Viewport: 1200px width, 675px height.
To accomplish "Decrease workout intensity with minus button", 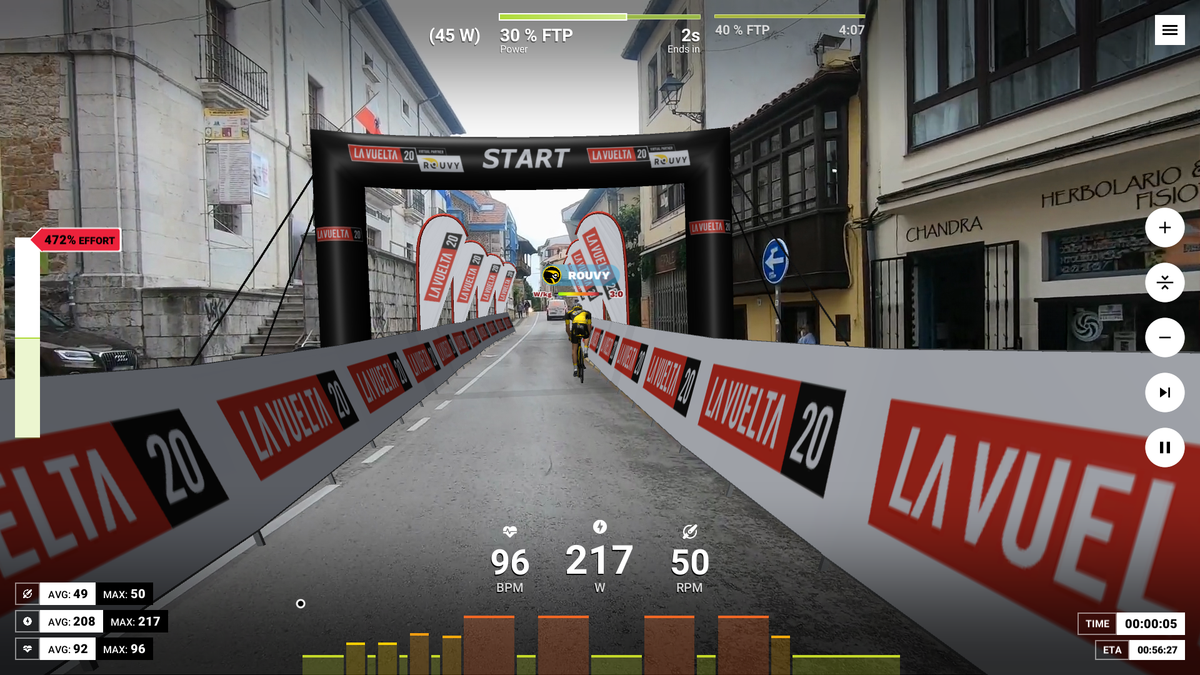I will (x=1164, y=338).
